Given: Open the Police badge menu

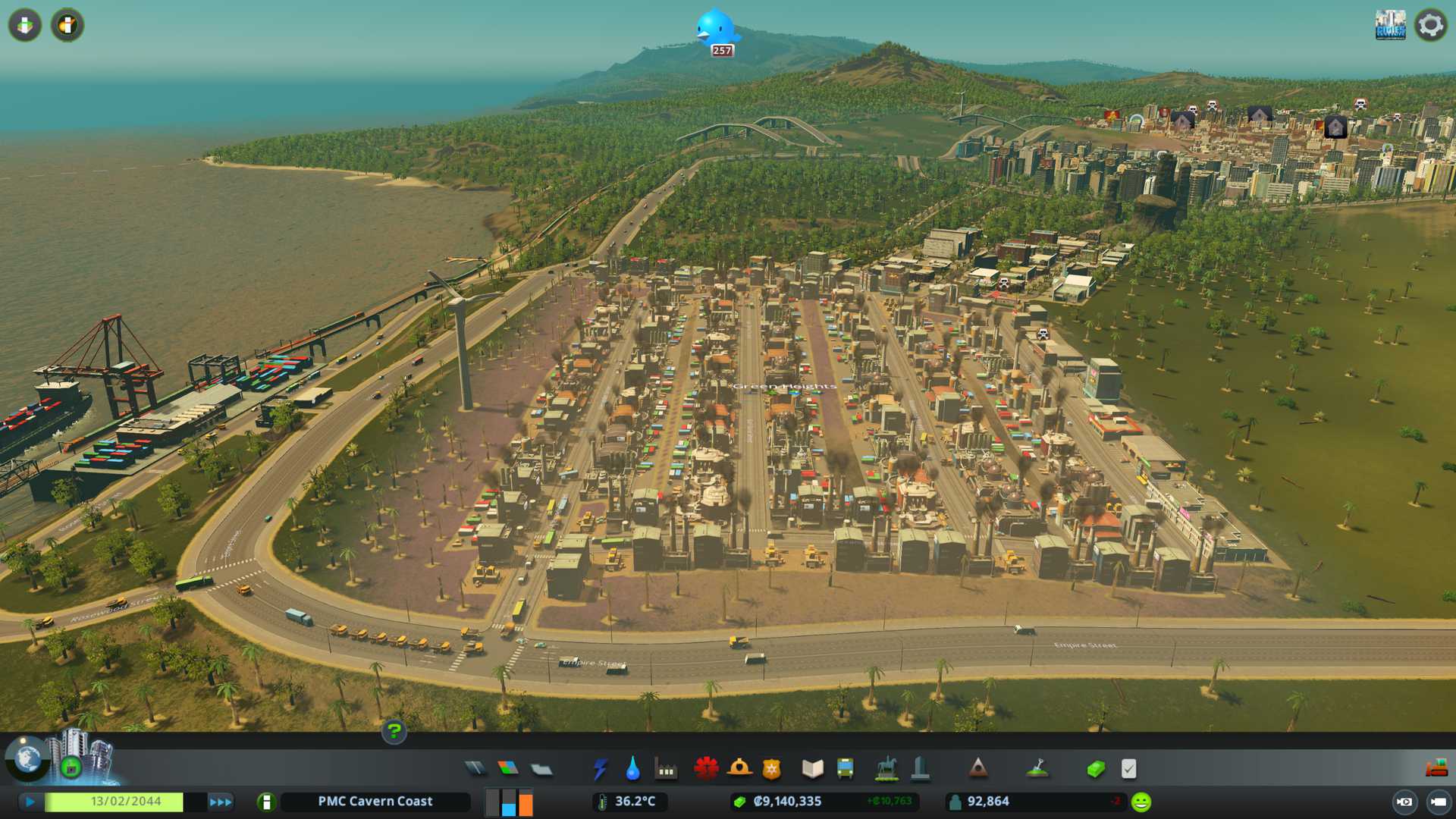Looking at the screenshot, I should point(771,769).
